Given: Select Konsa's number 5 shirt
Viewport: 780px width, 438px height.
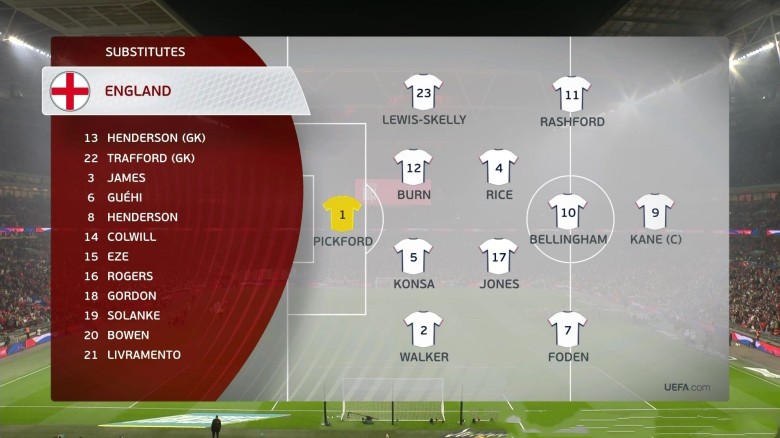Looking at the screenshot, I should click(x=413, y=256).
